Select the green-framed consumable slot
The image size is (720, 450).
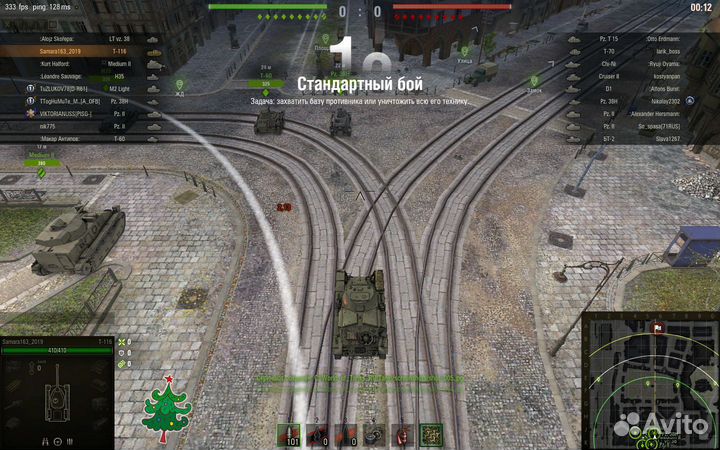click(431, 435)
